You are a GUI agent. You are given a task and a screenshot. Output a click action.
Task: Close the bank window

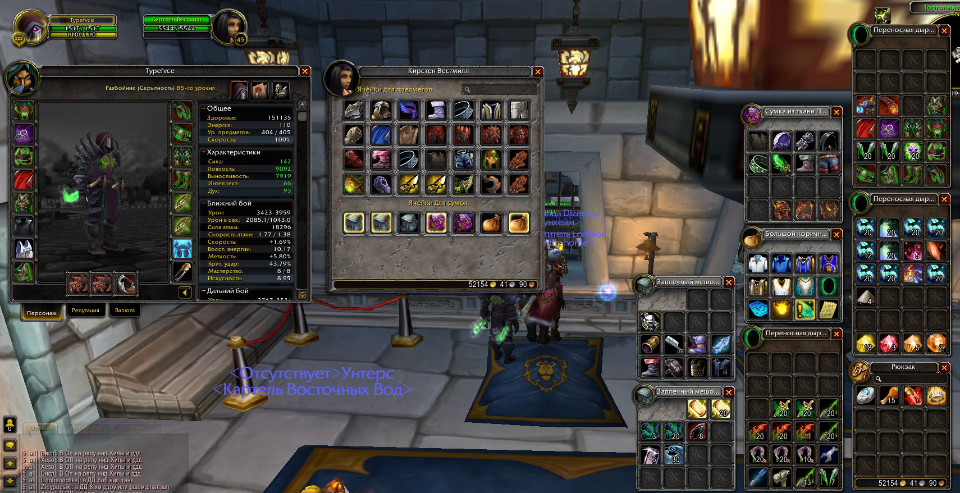(538, 71)
